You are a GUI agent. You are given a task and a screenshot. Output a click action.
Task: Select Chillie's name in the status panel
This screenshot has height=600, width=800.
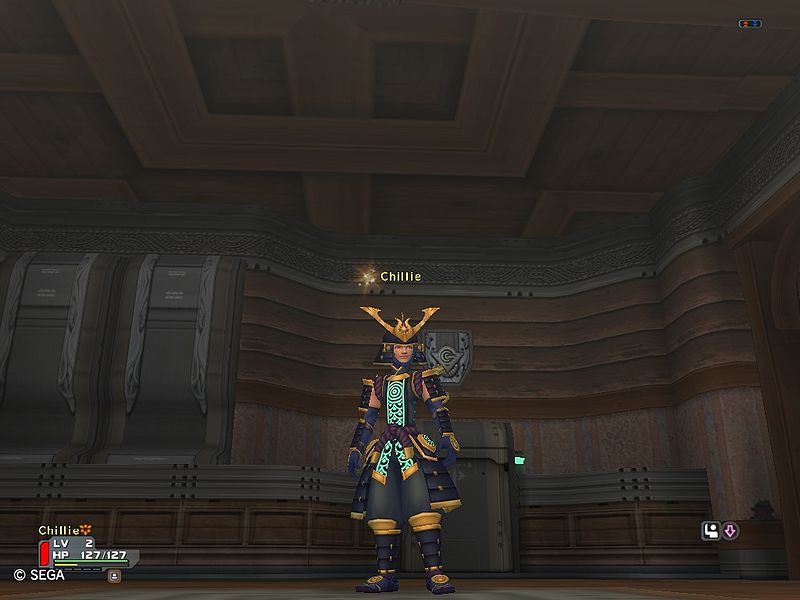tap(58, 530)
